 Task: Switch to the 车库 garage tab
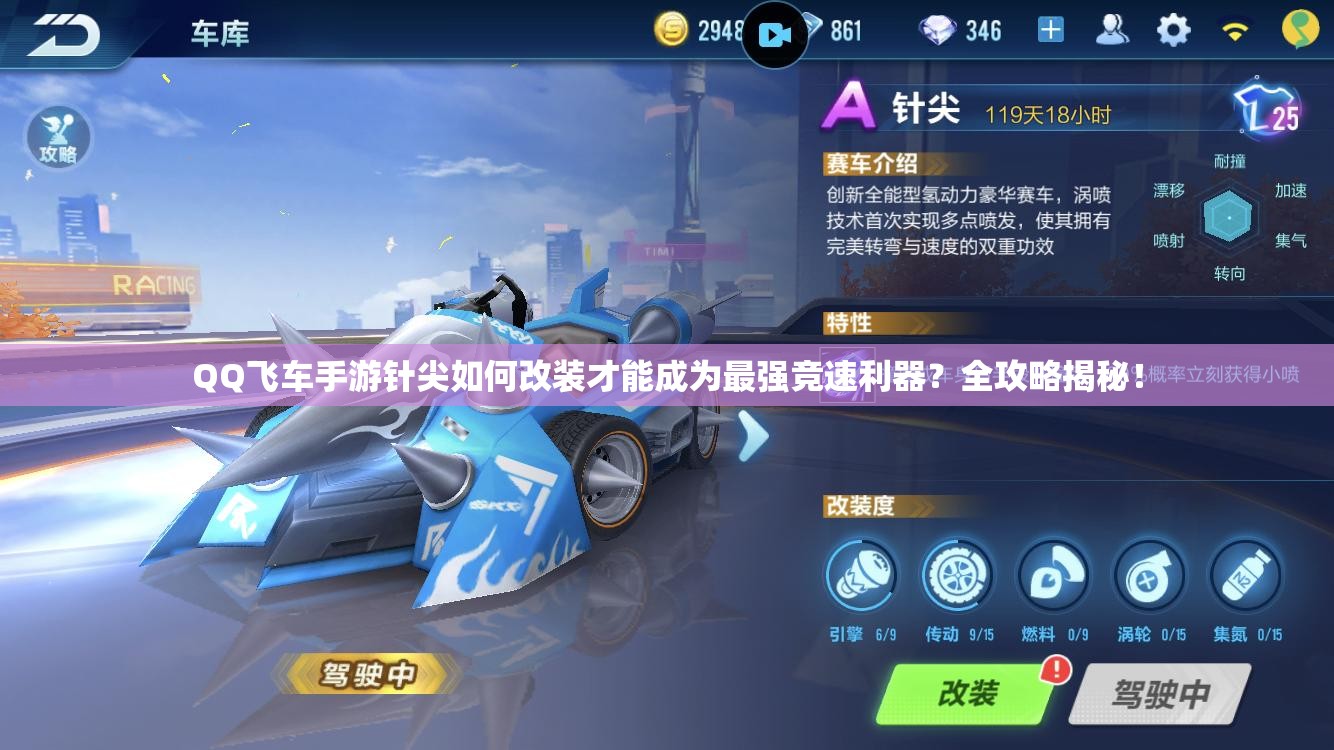coord(221,32)
